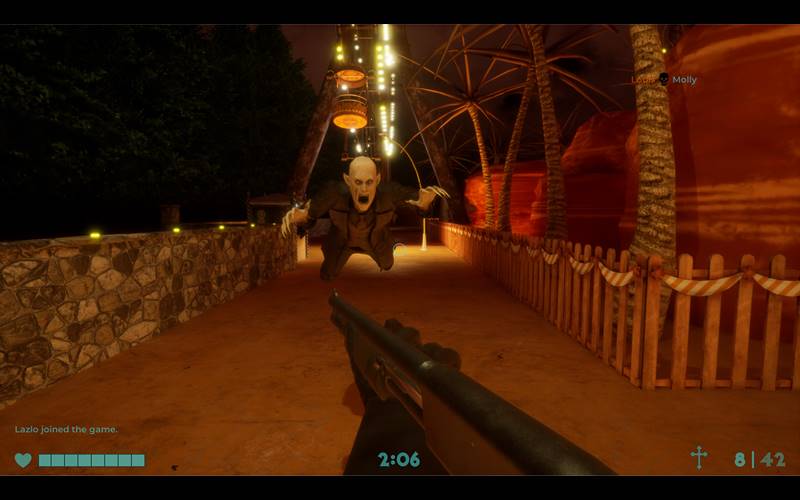
Task: Click the heart icon by the health bar
Action: [x=23, y=460]
